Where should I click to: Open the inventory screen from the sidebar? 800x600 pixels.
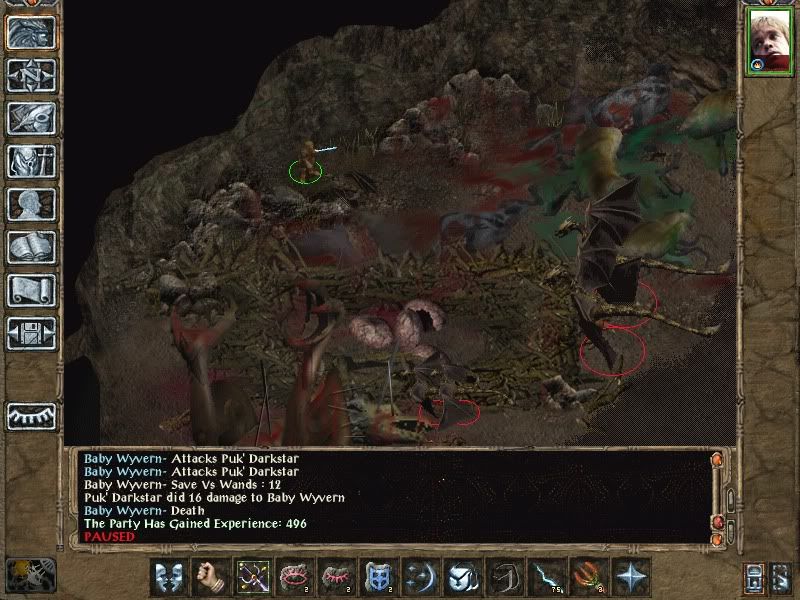coord(31,161)
